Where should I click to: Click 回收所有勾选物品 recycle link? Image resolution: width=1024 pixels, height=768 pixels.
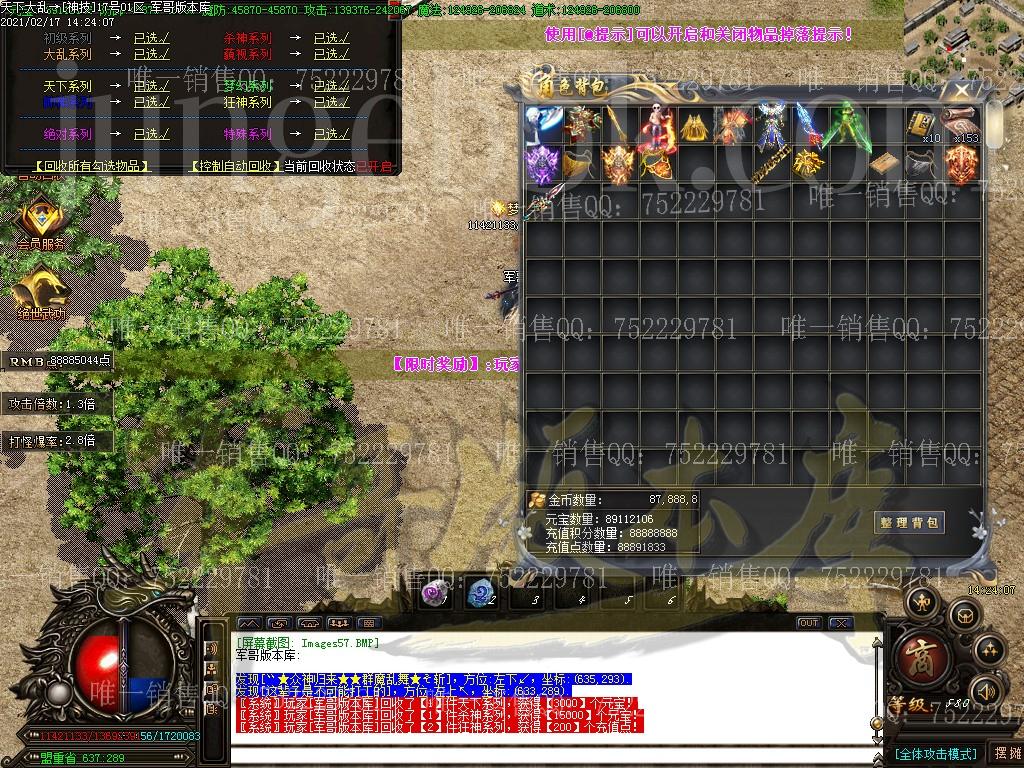click(x=91, y=166)
